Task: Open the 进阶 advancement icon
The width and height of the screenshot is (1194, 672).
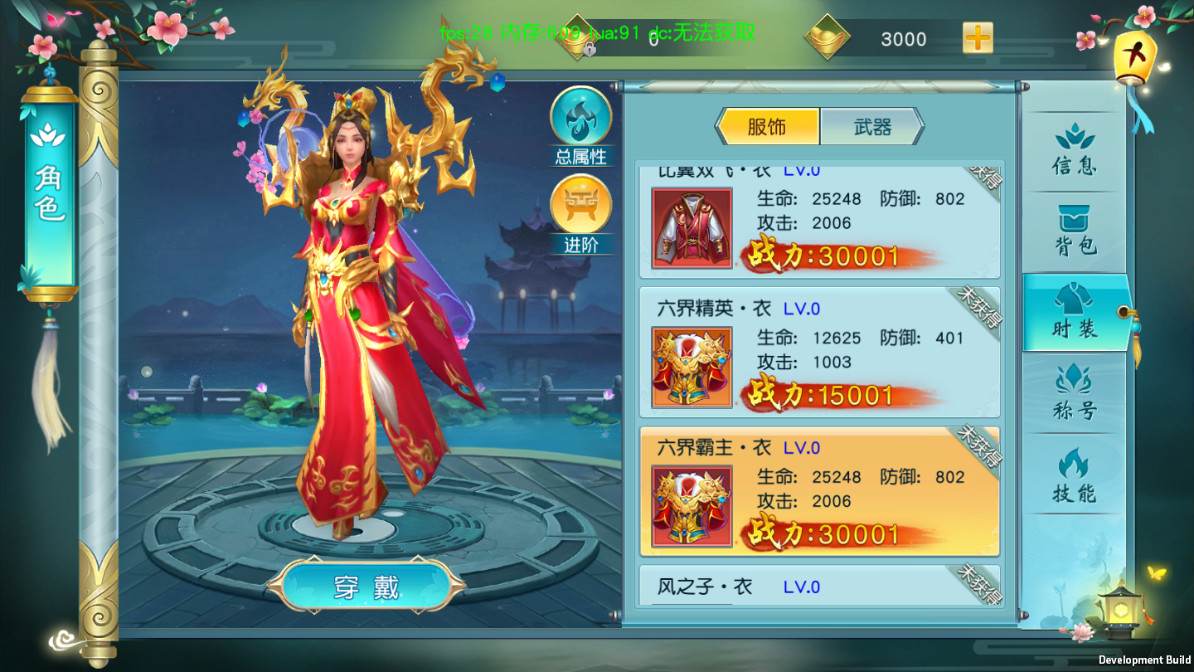Action: (581, 214)
